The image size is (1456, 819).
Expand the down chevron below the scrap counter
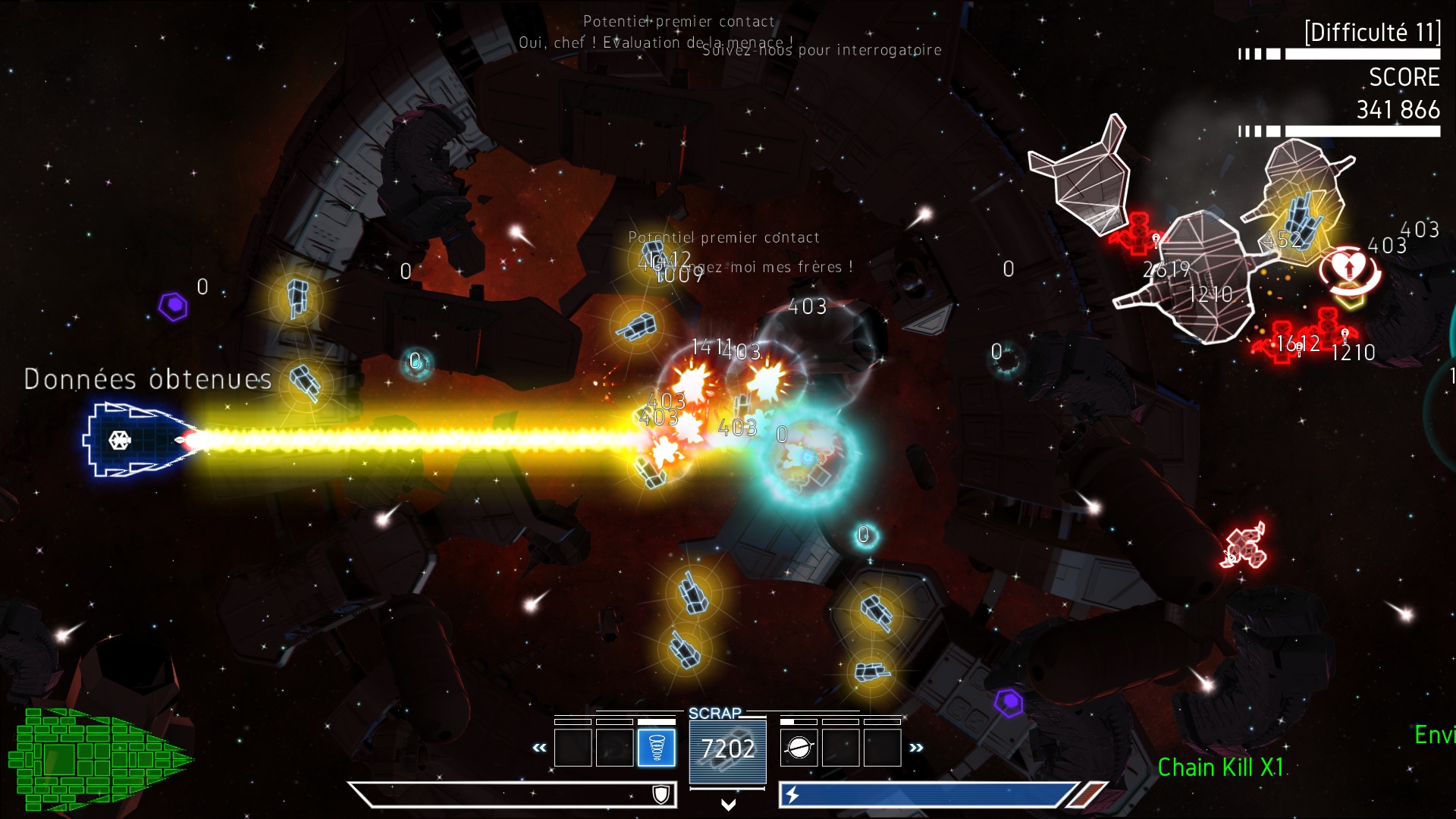click(x=728, y=806)
